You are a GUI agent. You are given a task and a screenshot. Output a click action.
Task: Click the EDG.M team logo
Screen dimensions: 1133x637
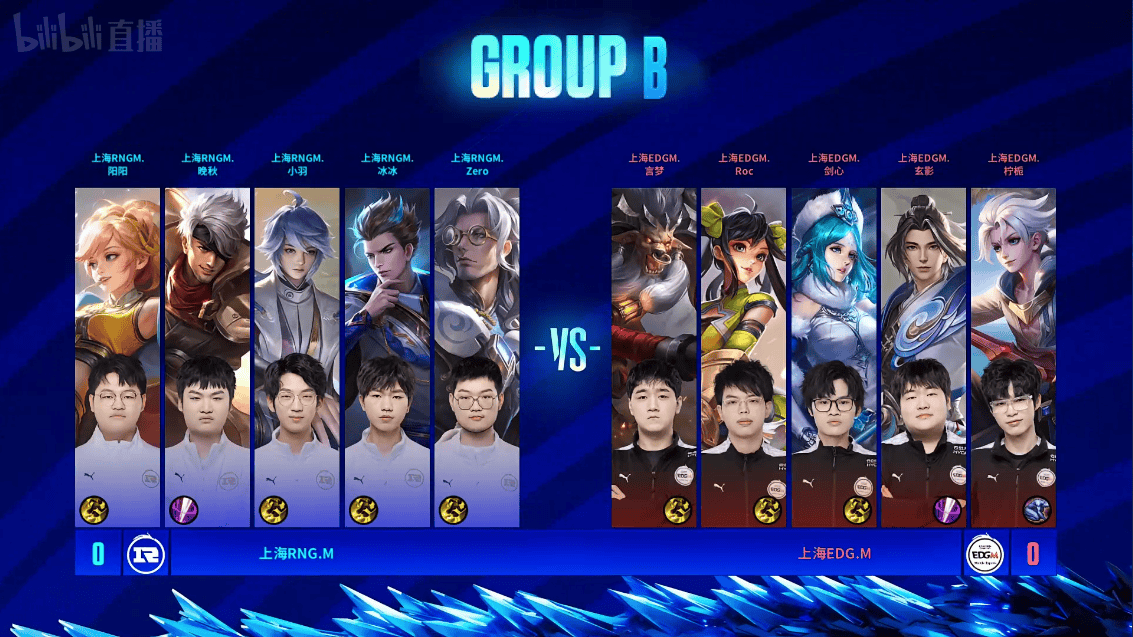(985, 553)
